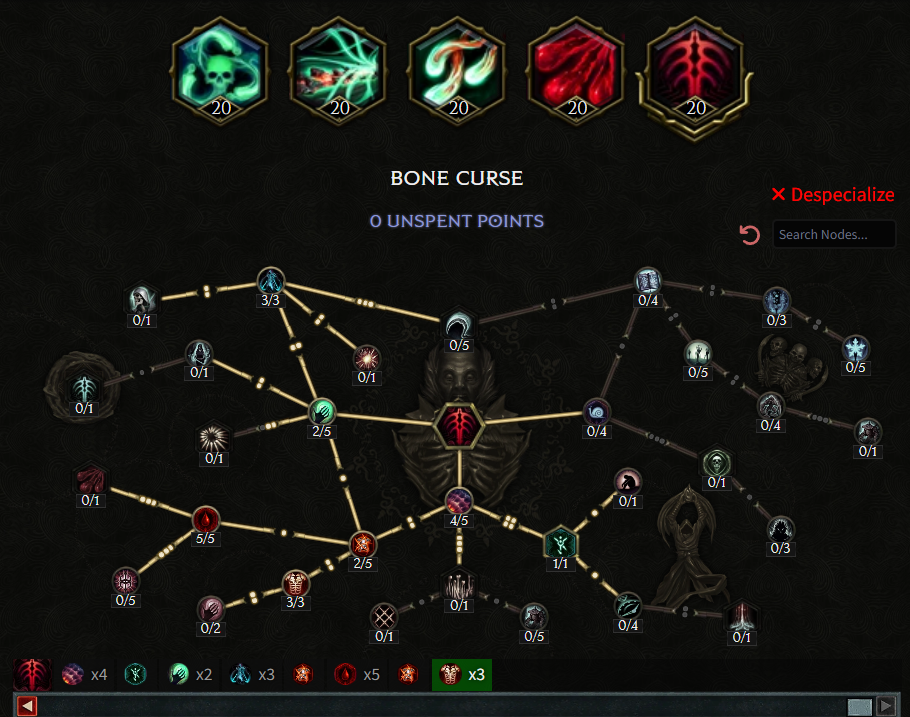
Task: Pick the crescent 0/5 node above the statue
Action: tap(459, 325)
